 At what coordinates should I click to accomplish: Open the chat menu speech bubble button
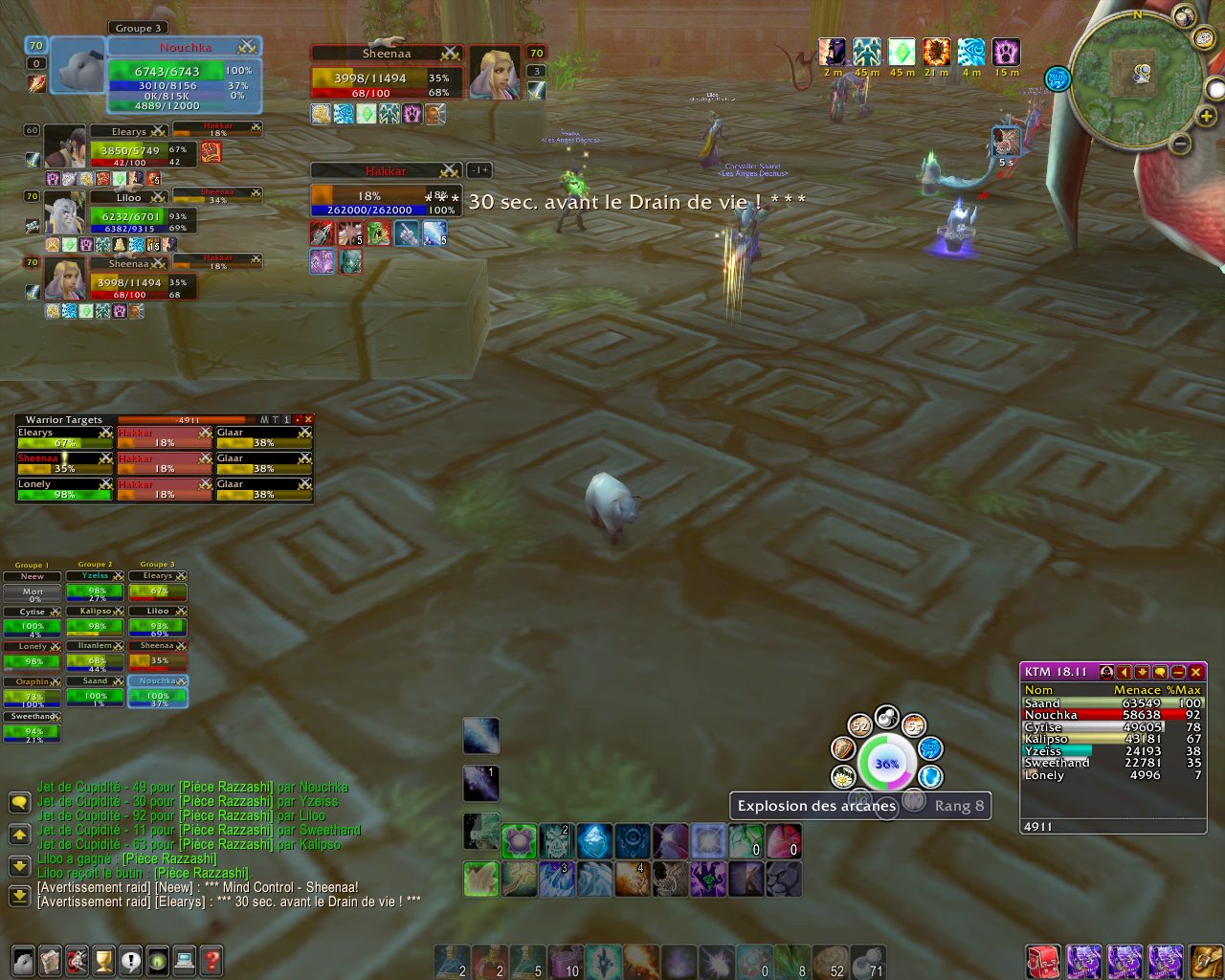tap(19, 802)
